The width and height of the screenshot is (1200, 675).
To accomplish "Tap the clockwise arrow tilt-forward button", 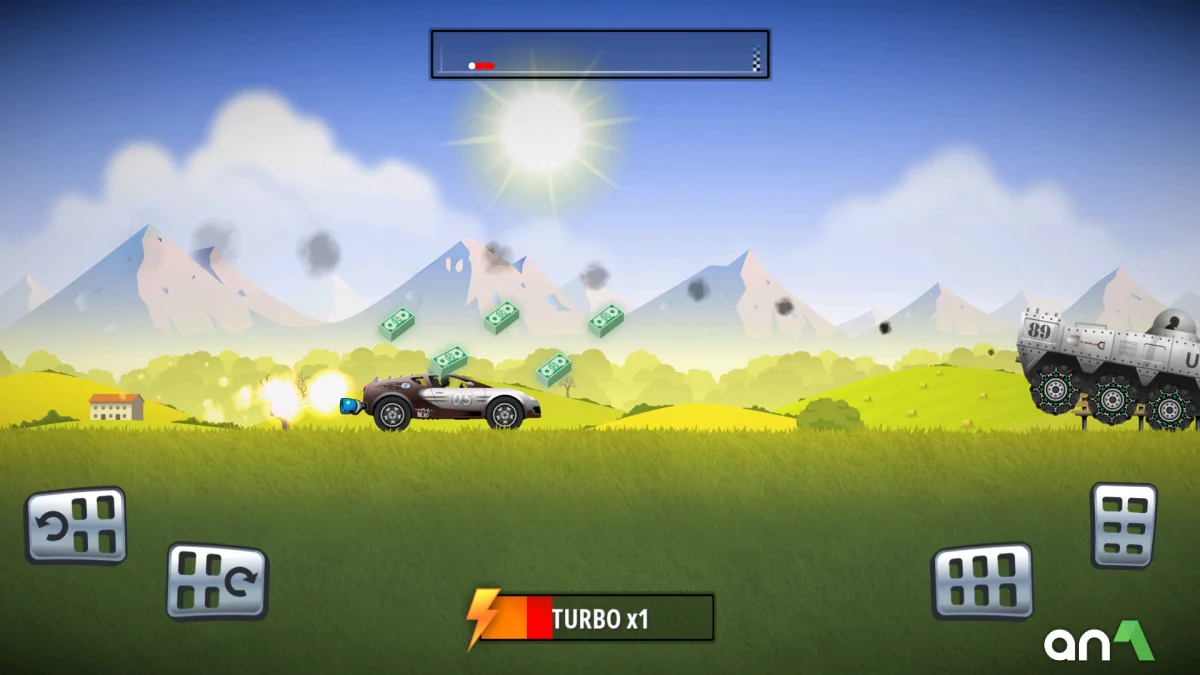I will click(217, 581).
